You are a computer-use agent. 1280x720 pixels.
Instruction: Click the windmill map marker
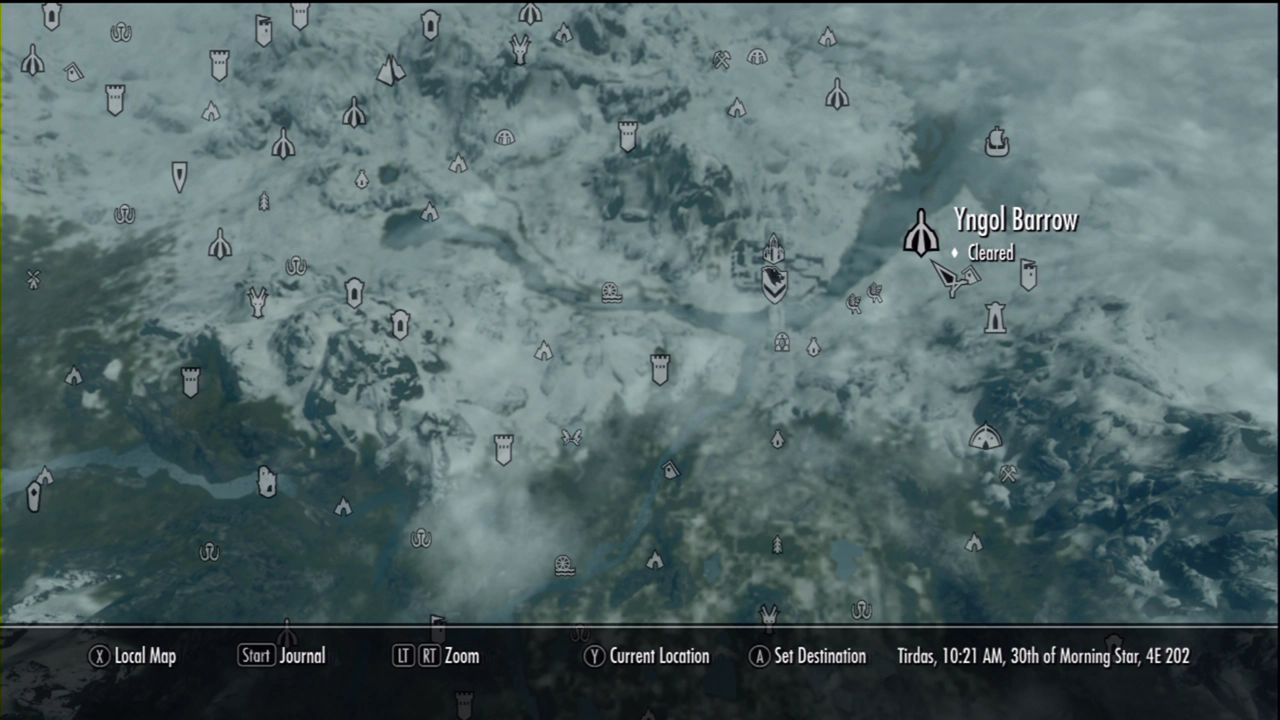pos(33,280)
